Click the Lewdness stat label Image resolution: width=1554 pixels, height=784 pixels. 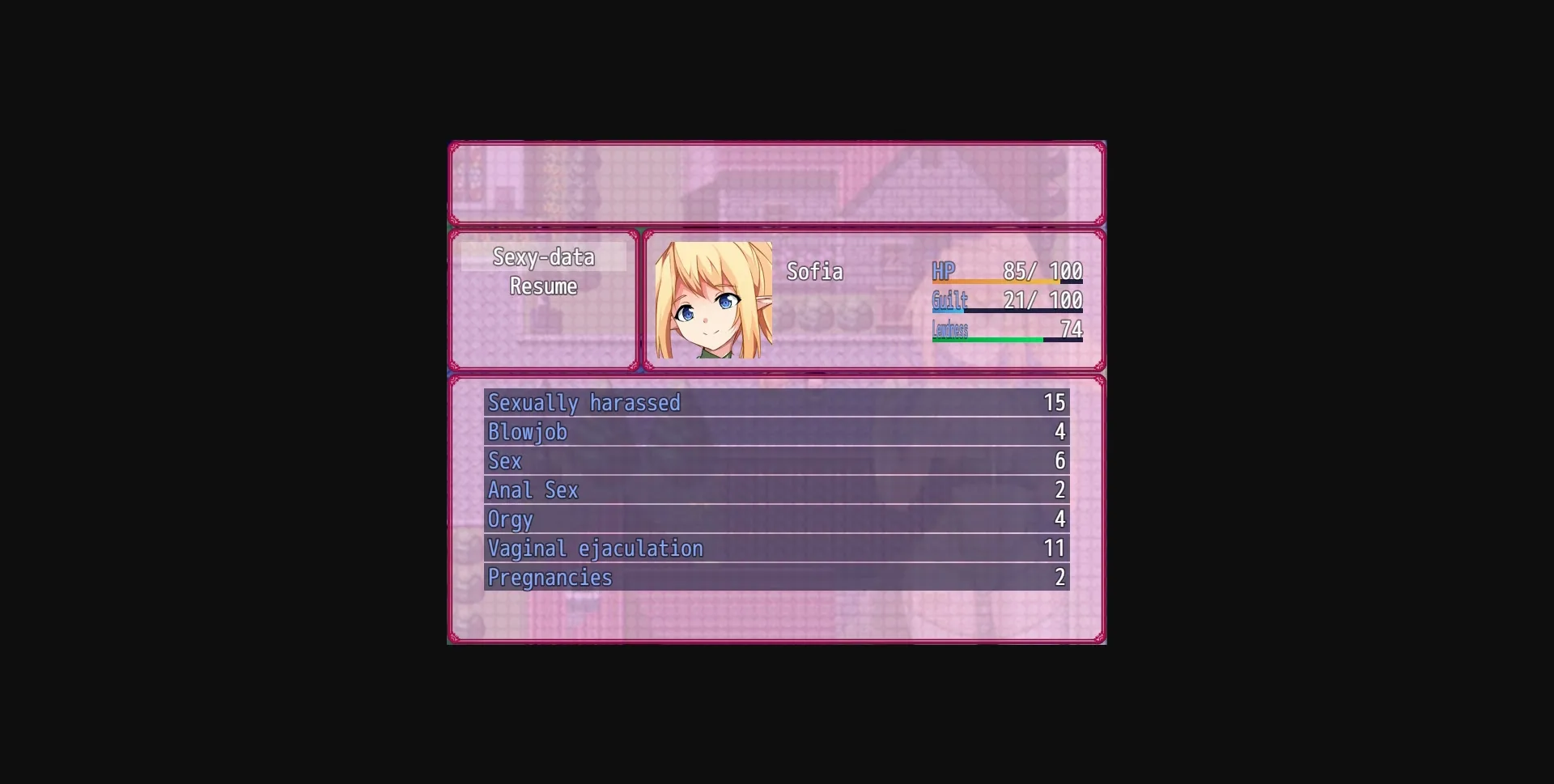(949, 329)
